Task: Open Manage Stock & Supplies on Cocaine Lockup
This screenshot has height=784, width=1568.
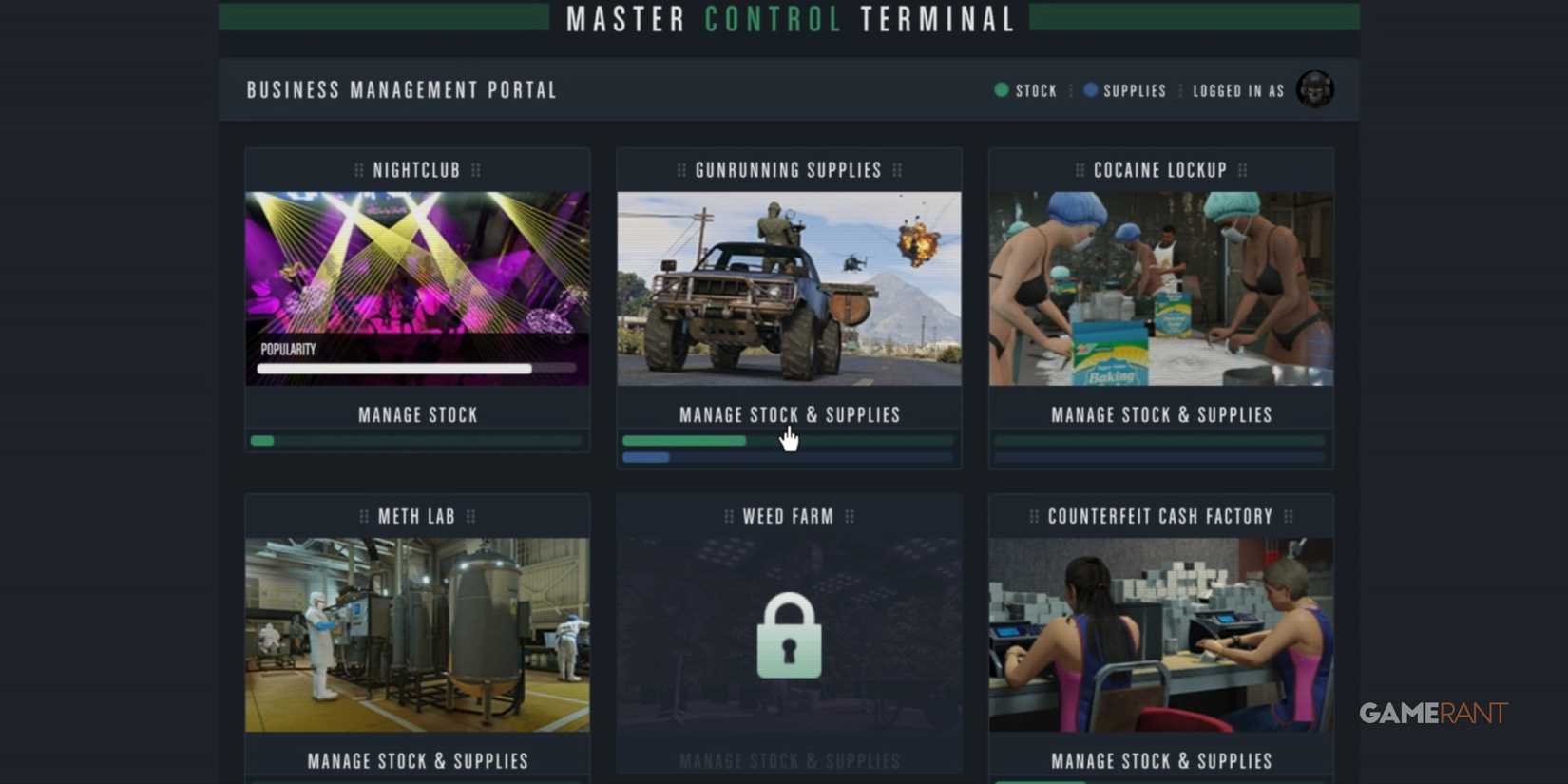Action: [x=1160, y=414]
